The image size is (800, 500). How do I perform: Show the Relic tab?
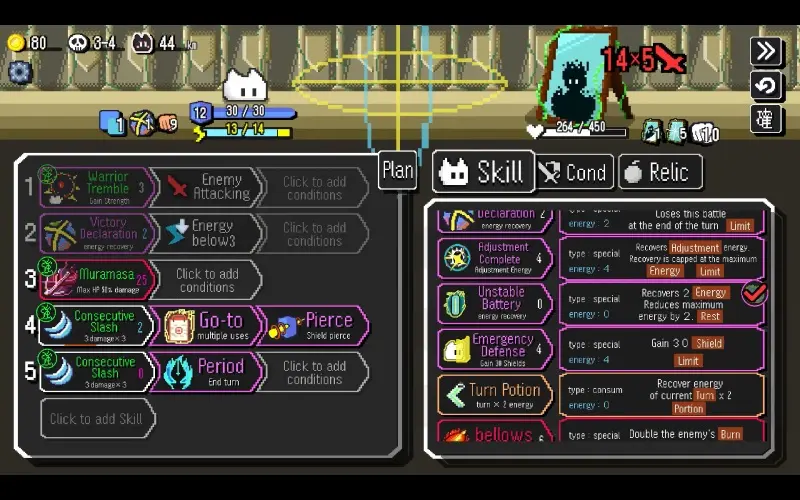coord(659,173)
